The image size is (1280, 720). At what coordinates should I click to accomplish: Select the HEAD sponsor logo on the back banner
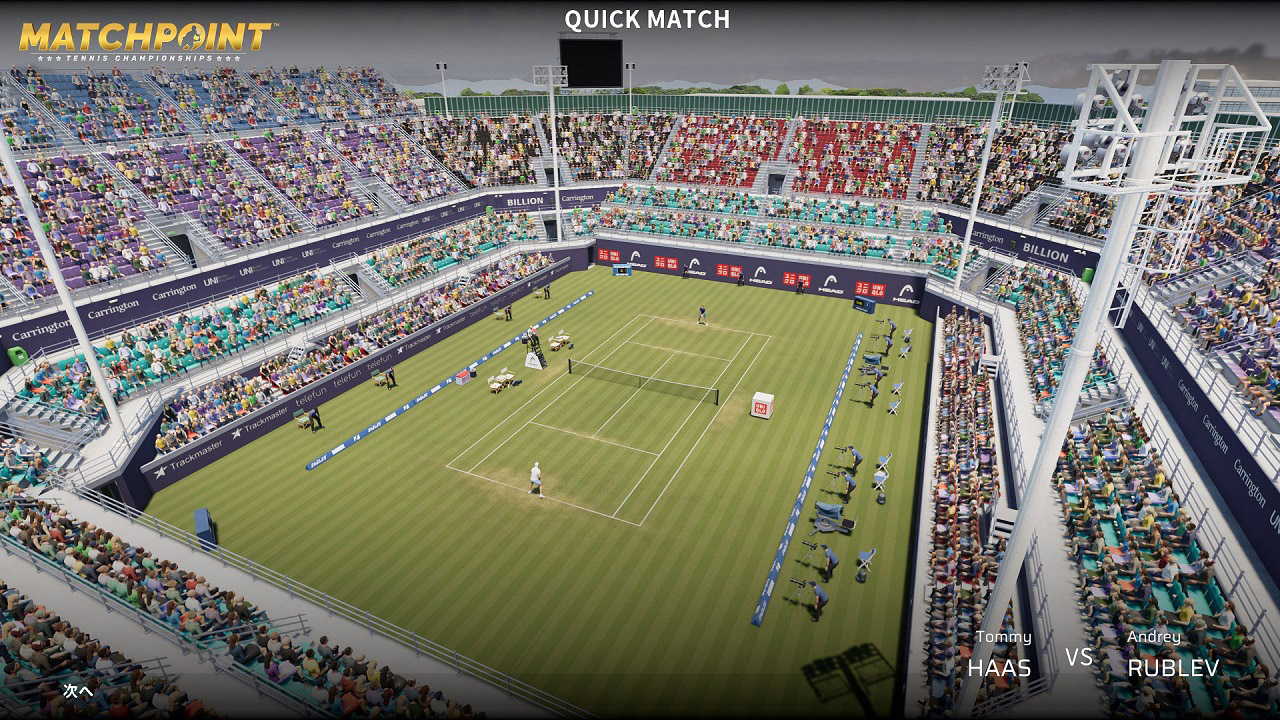point(763,280)
